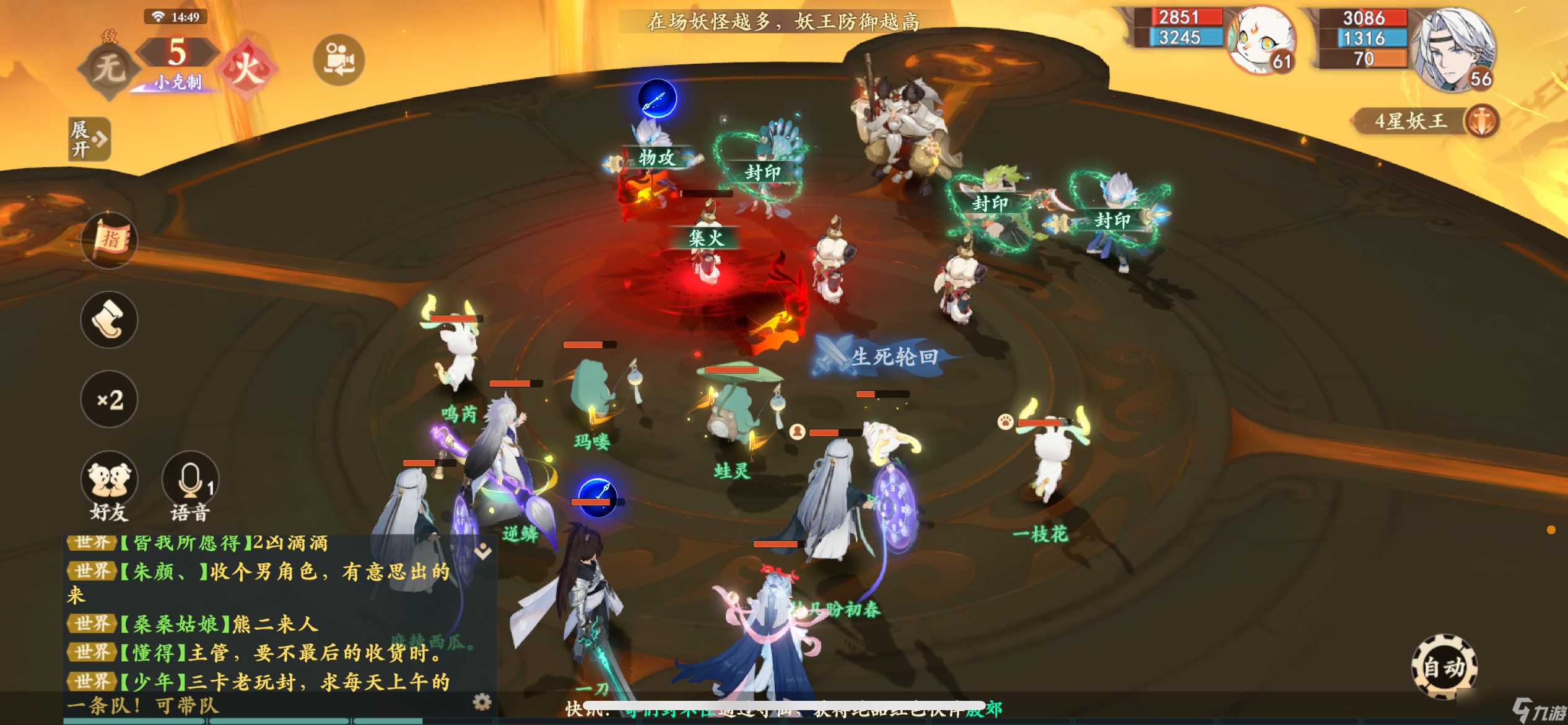The image size is (1568, 725).
Task: Click the 无 element icon
Action: [x=109, y=68]
